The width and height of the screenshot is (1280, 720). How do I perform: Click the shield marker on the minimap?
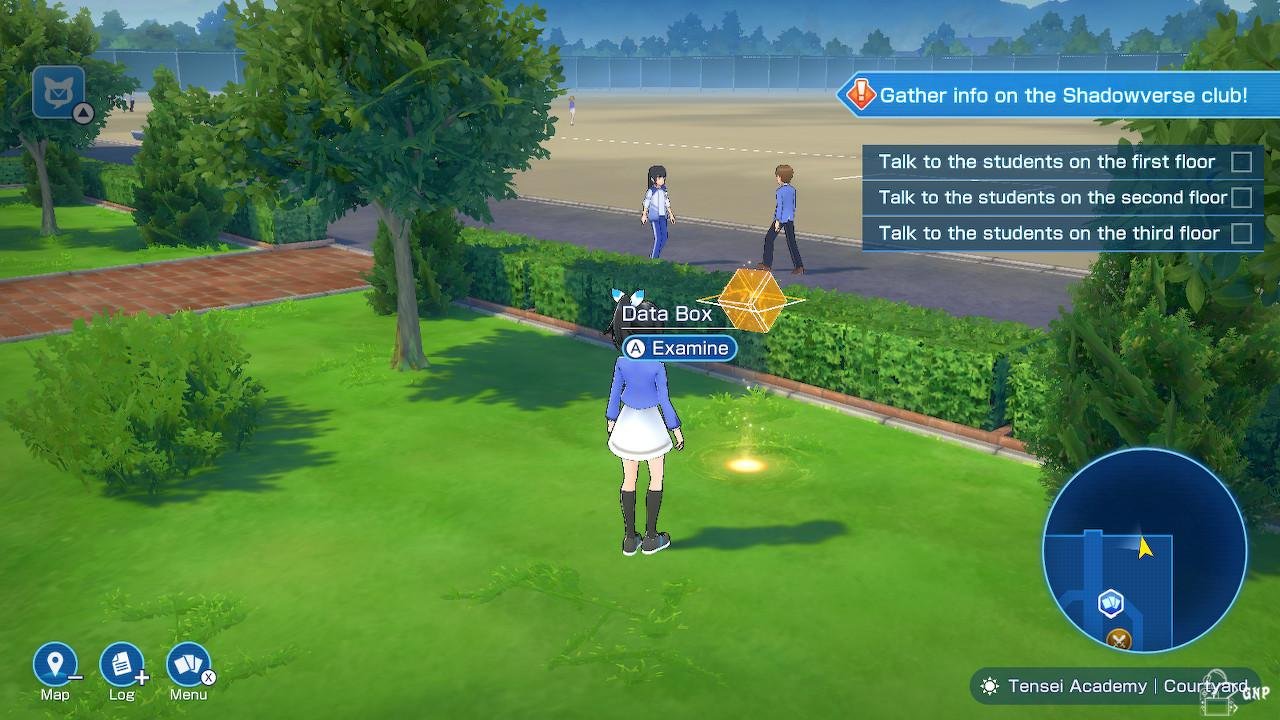1111,603
